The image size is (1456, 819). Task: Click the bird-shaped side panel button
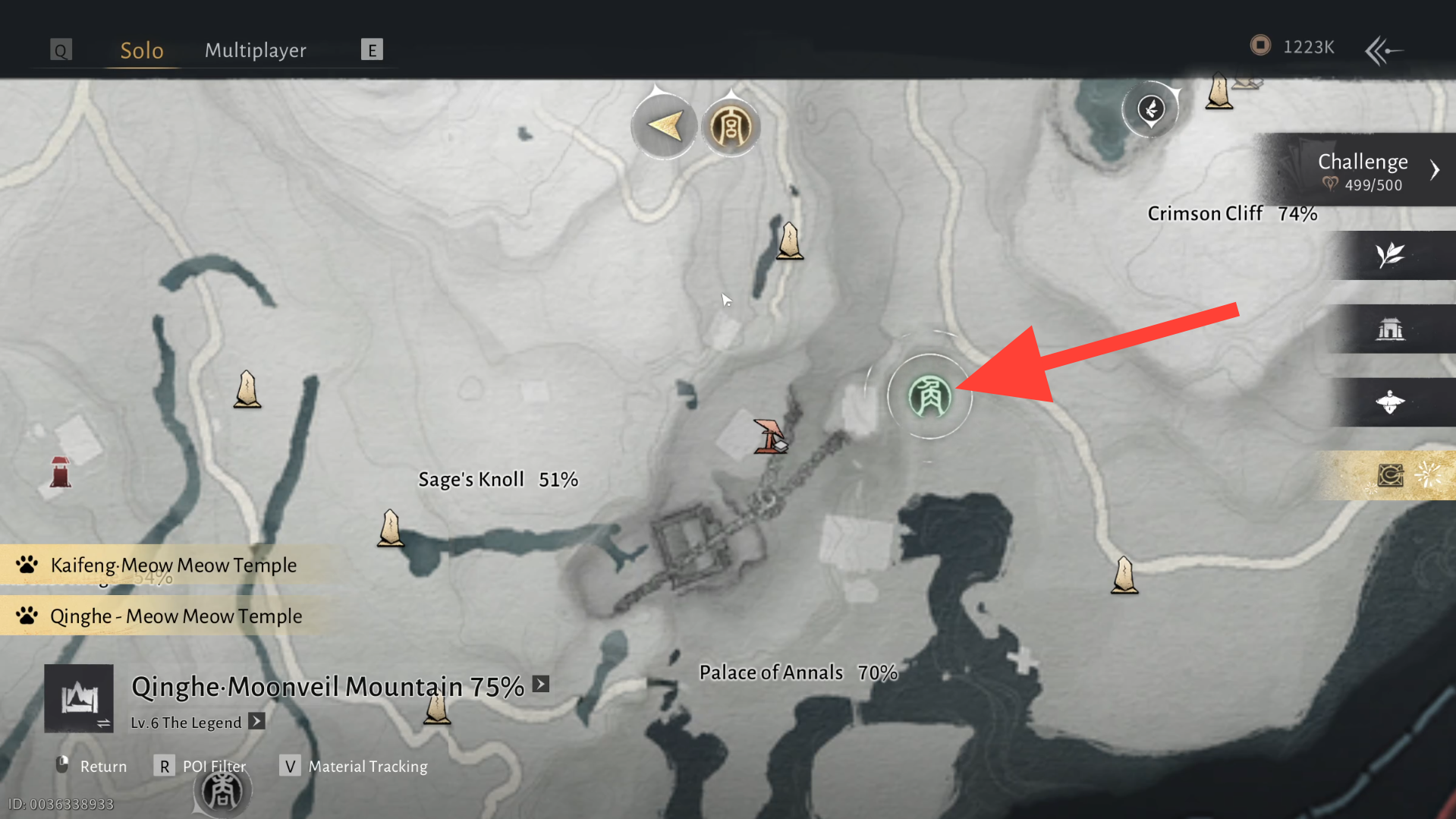[x=1390, y=402]
